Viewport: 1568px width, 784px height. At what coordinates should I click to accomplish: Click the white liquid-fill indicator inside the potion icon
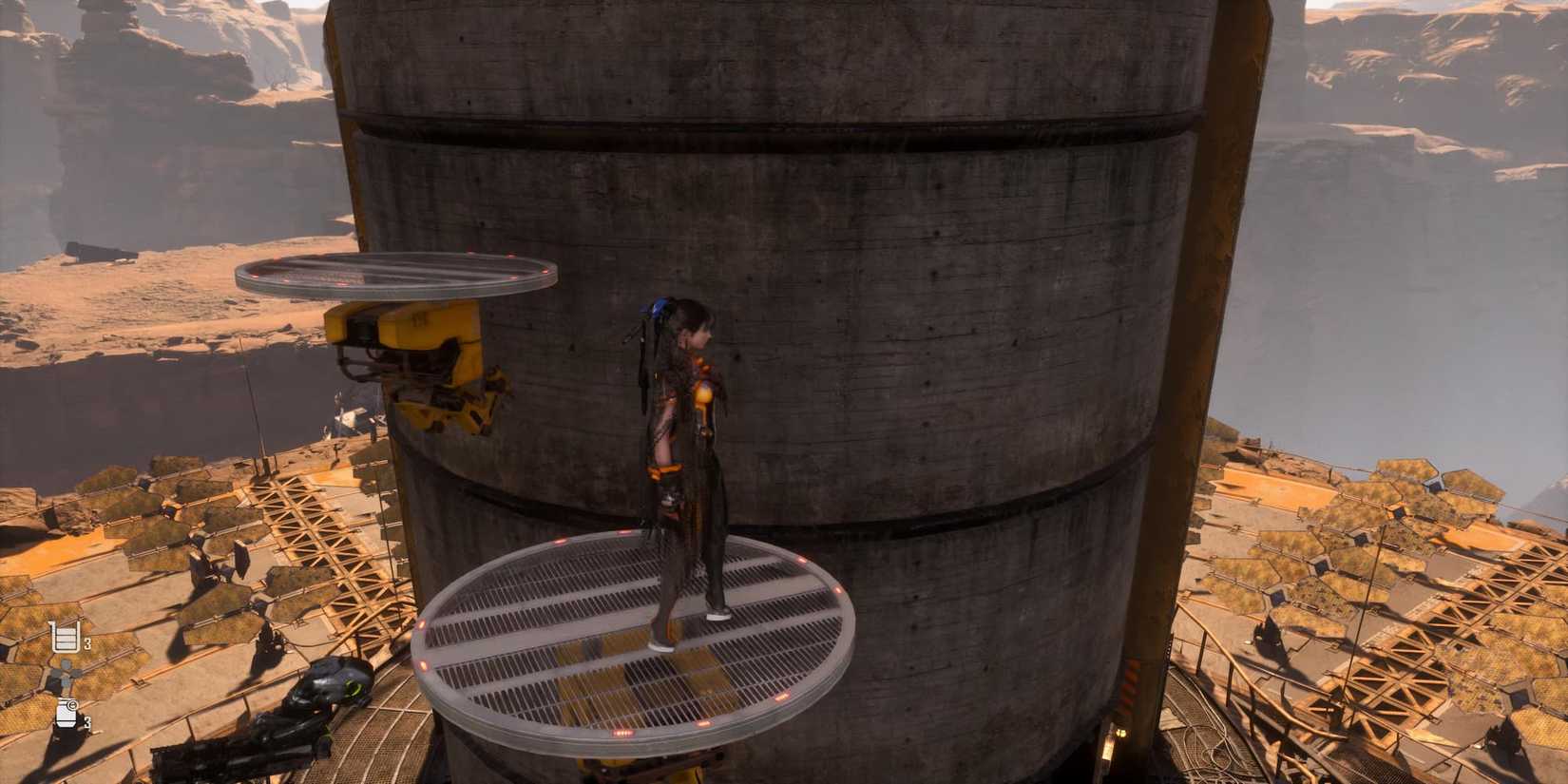[66, 640]
